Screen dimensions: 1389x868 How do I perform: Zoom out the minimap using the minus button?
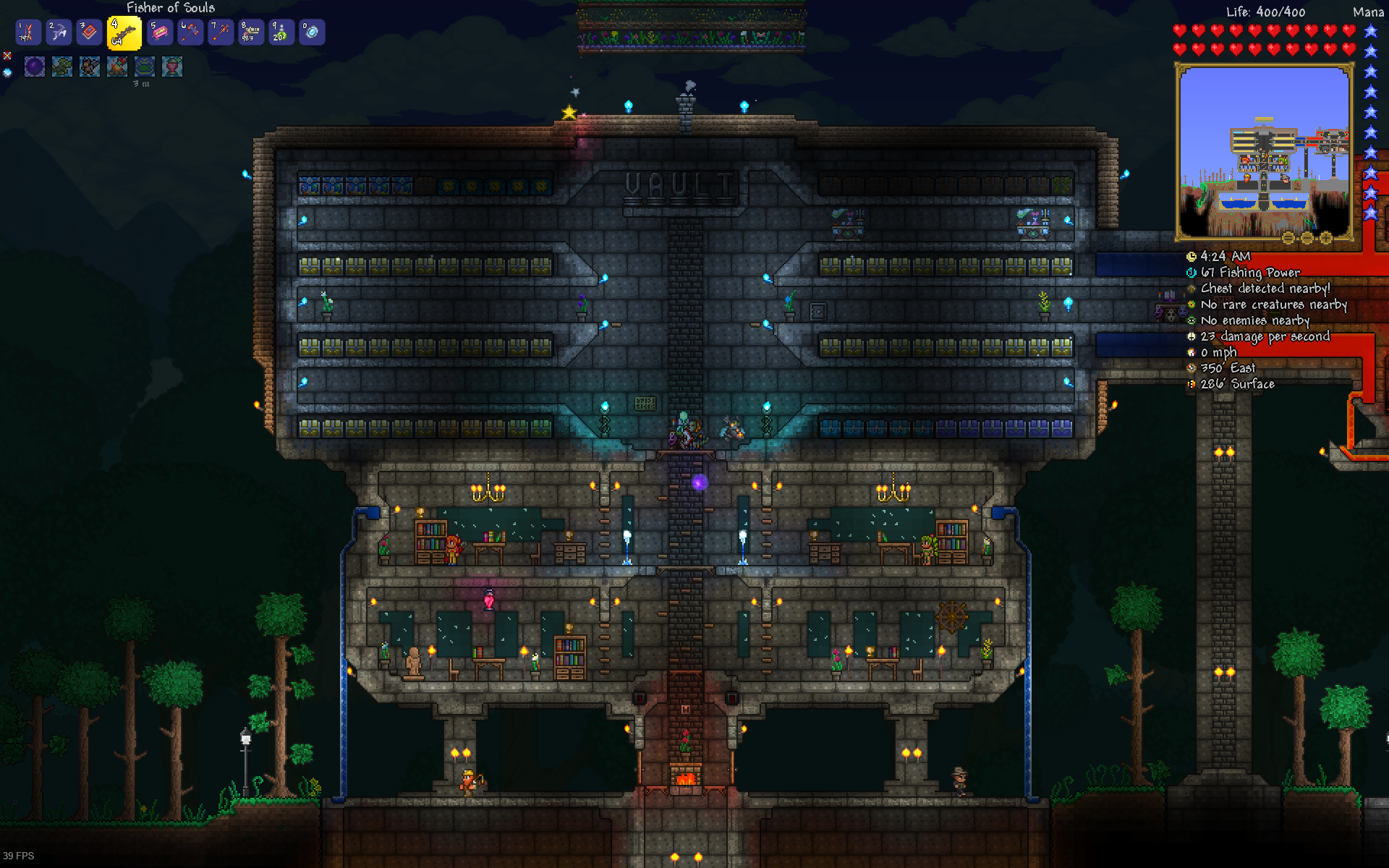pyautogui.click(x=1307, y=237)
